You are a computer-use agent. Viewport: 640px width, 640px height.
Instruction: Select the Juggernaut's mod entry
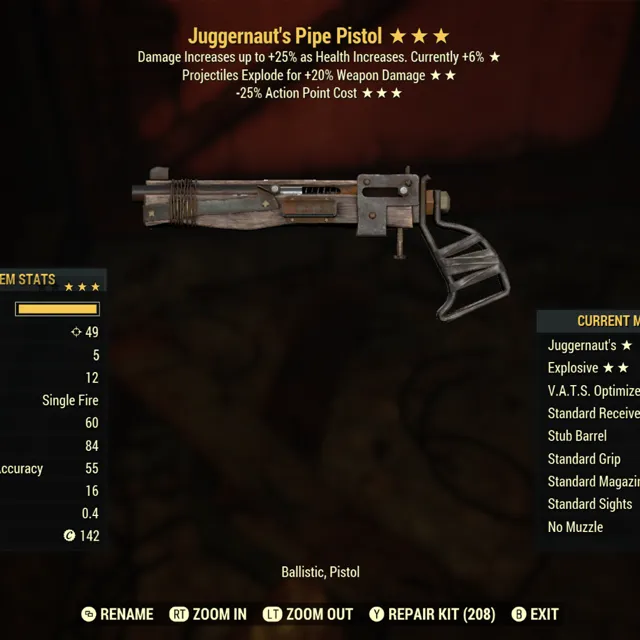(590, 345)
